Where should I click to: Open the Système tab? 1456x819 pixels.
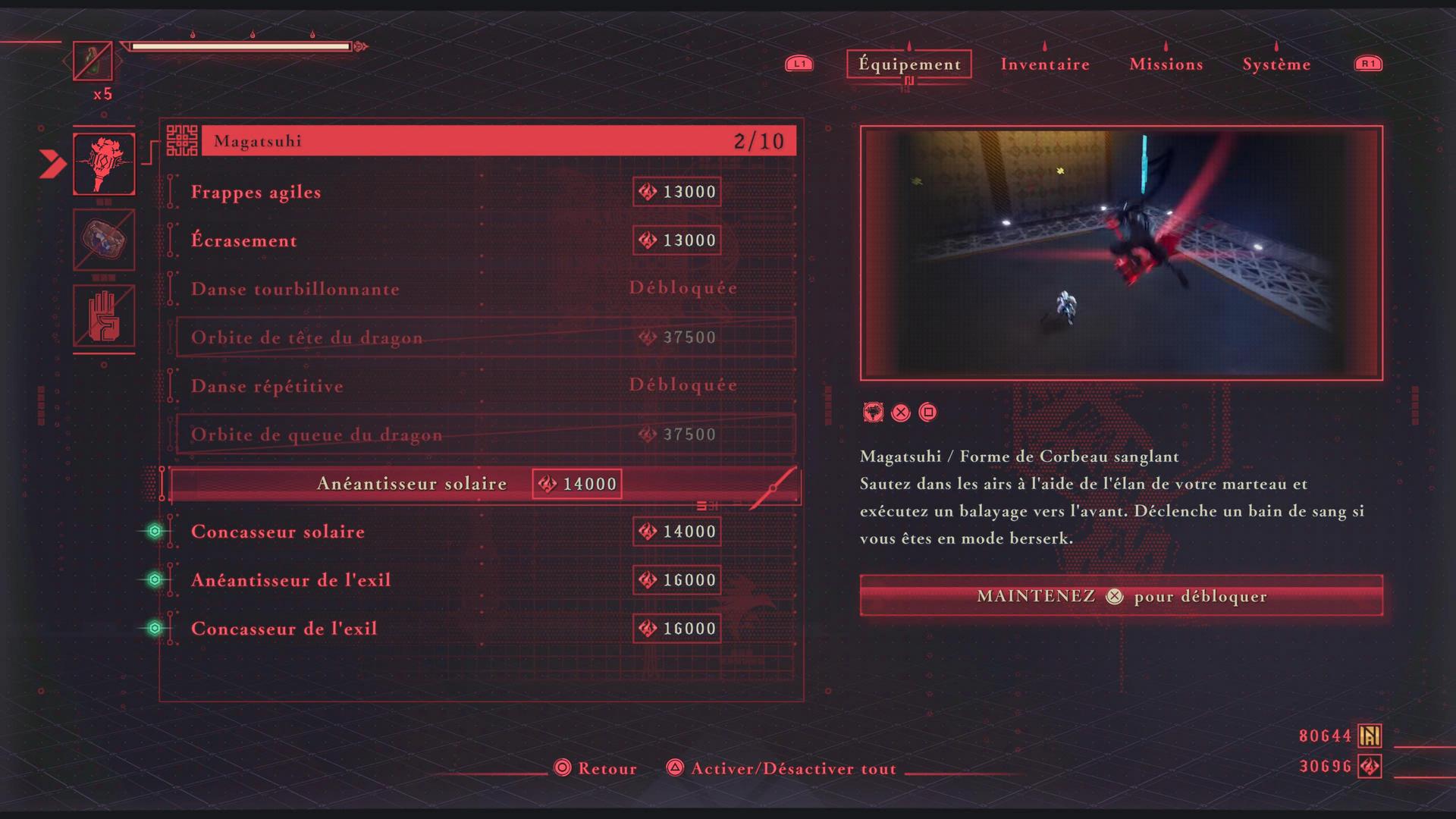click(1276, 64)
